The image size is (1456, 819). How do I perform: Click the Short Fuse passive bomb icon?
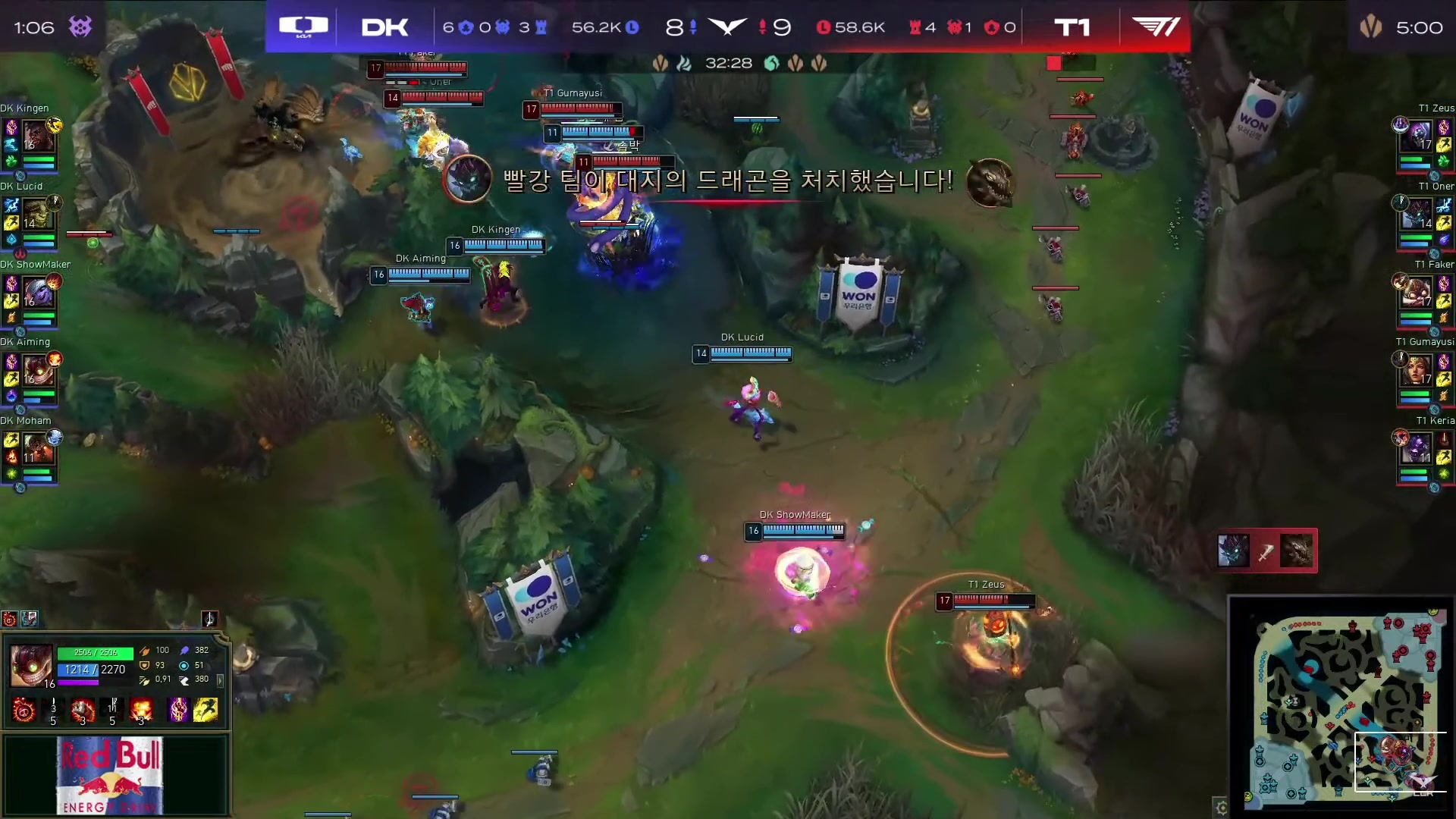[24, 710]
